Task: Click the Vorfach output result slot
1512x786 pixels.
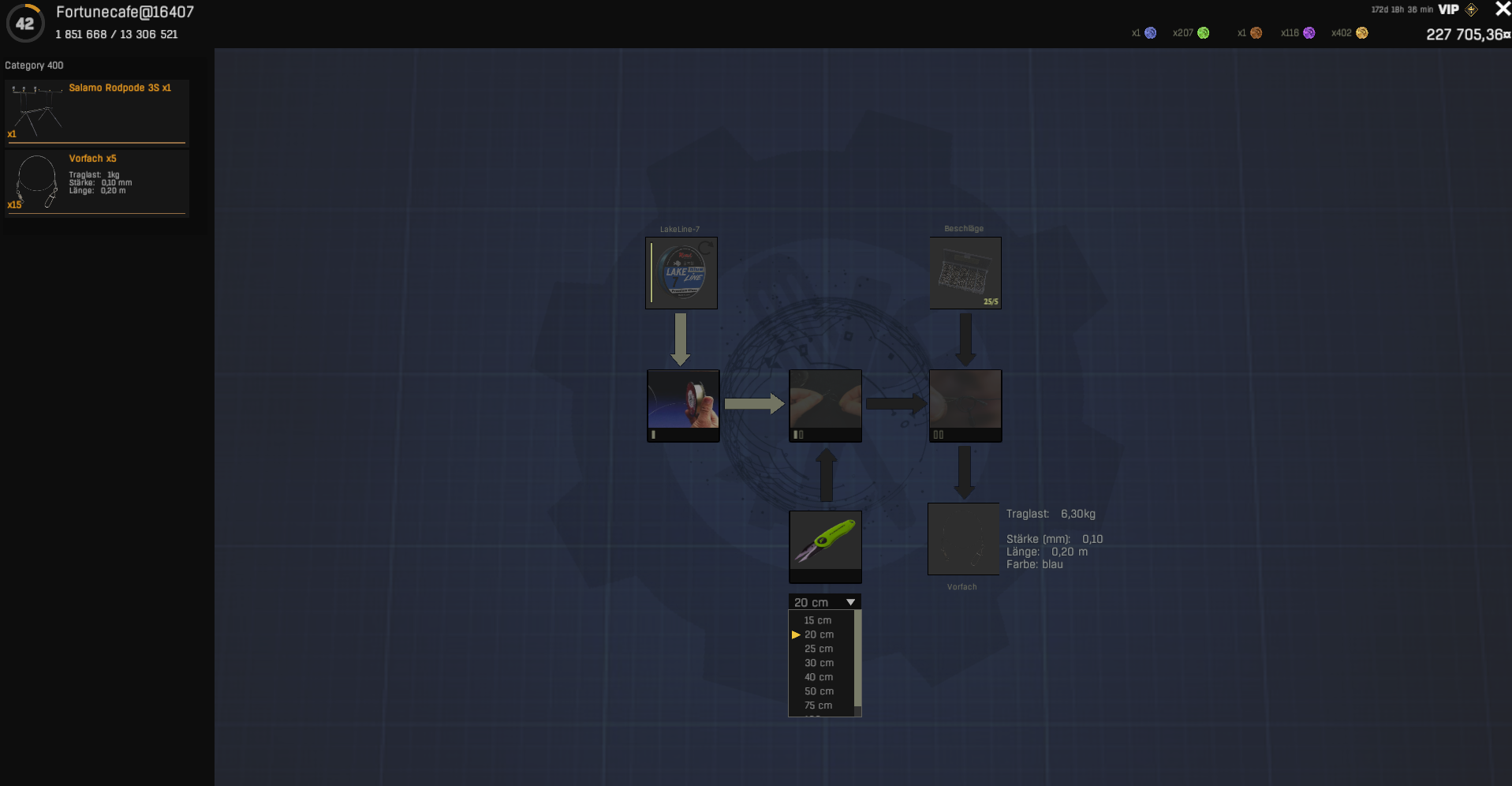Action: tap(963, 539)
